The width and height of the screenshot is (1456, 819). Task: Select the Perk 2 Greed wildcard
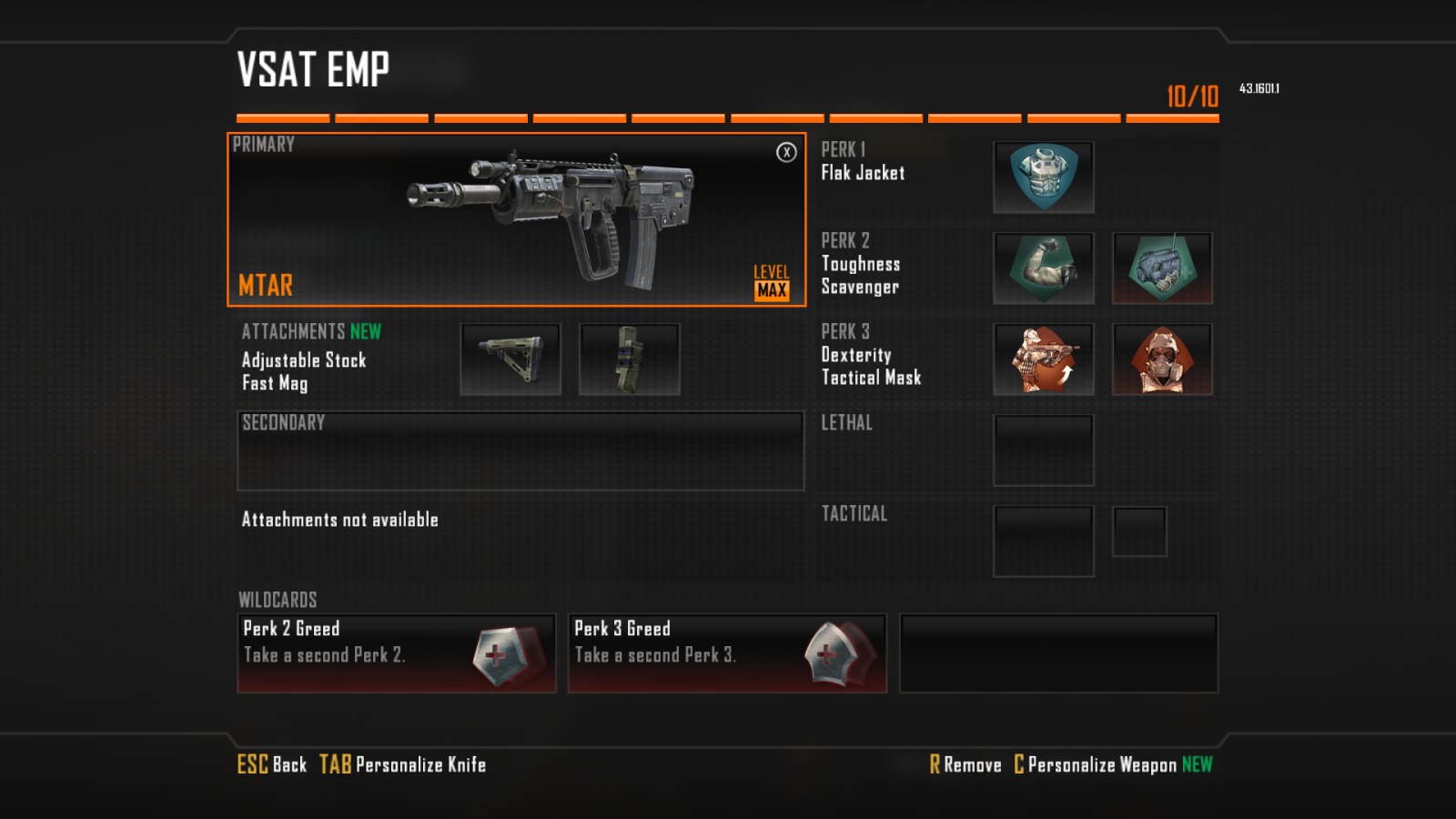click(397, 653)
